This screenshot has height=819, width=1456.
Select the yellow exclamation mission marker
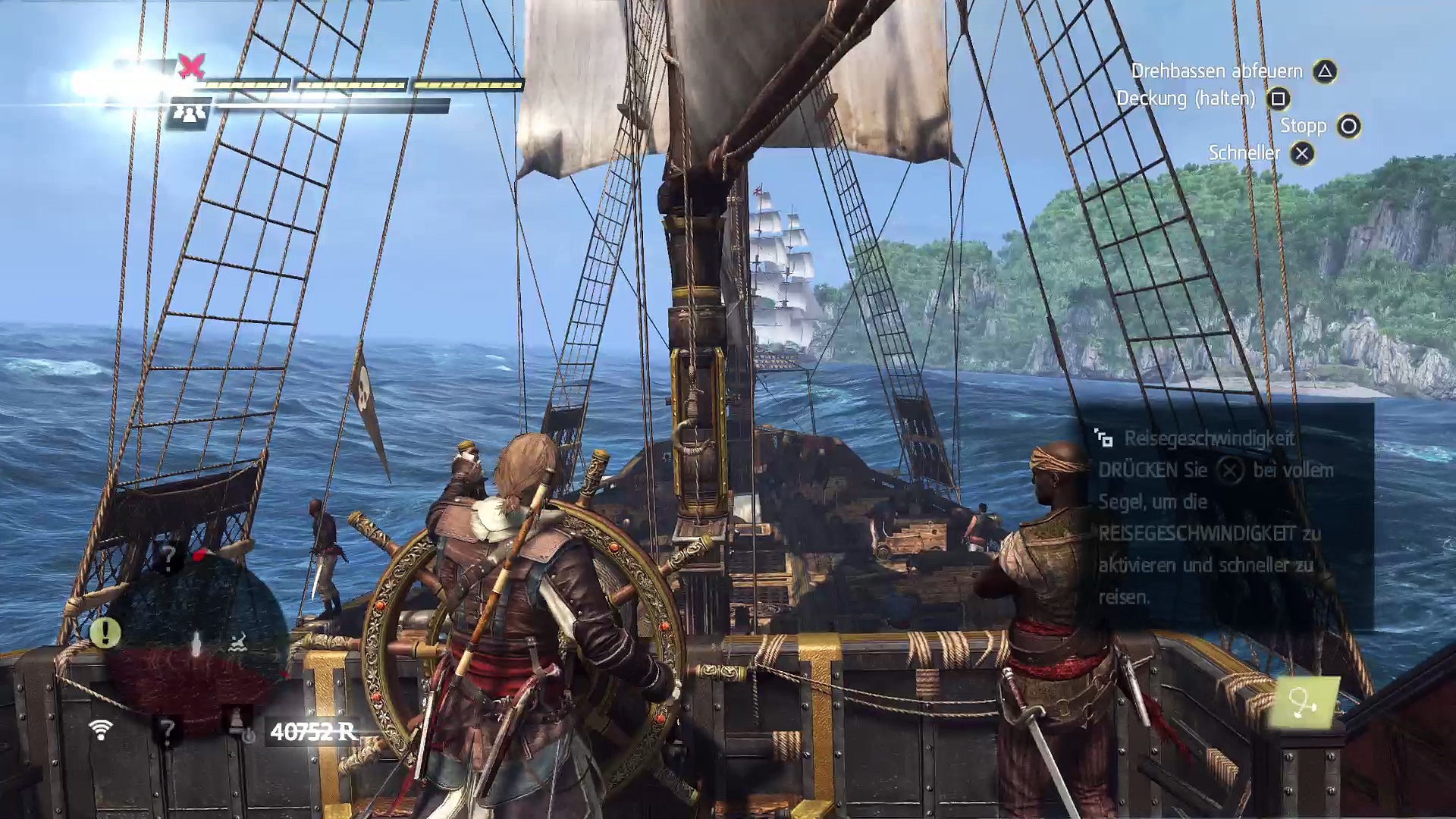105,632
